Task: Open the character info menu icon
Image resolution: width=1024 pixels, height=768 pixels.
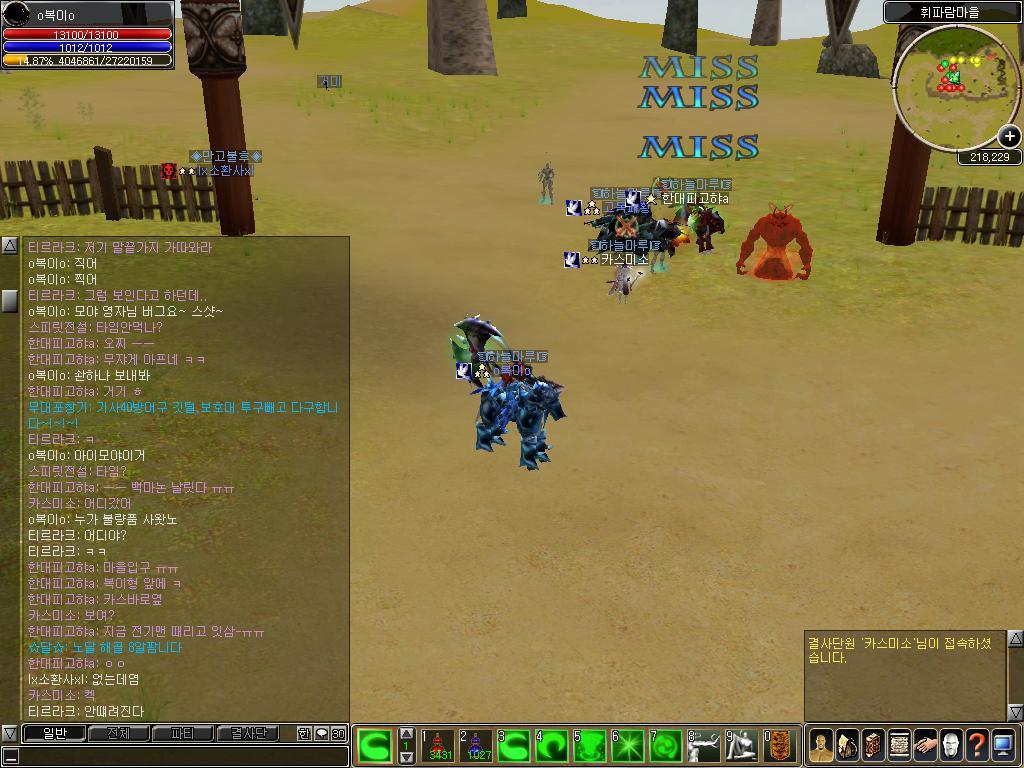Action: 821,745
